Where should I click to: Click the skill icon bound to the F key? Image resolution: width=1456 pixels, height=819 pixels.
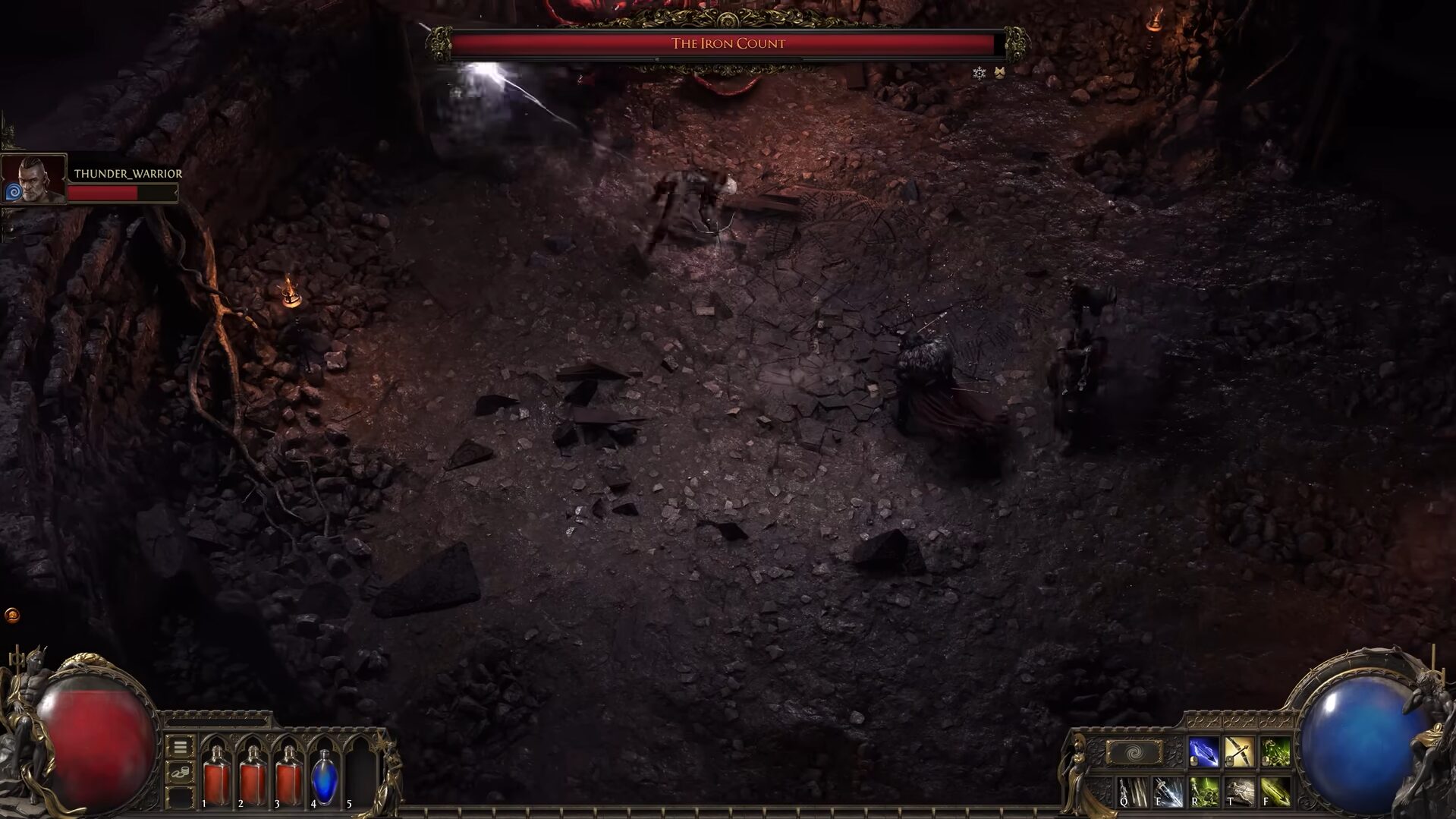pyautogui.click(x=1277, y=791)
